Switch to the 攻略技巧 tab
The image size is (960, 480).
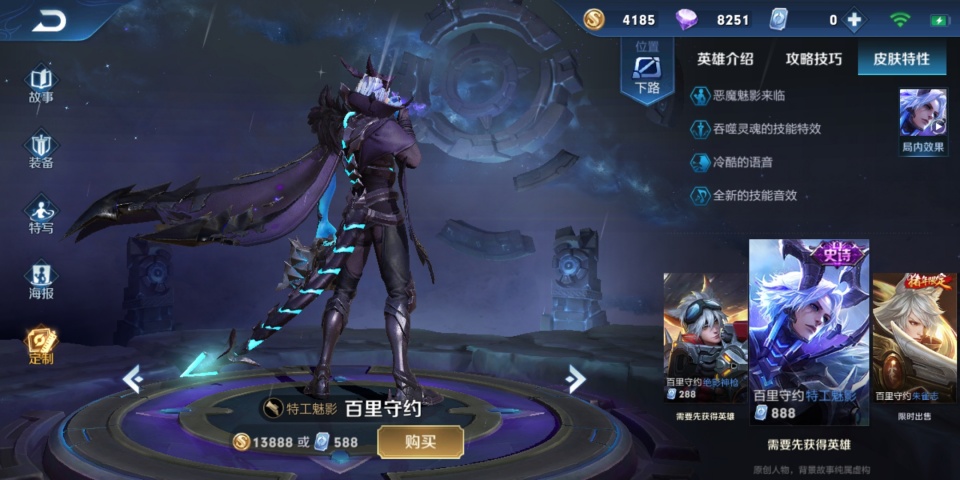click(813, 59)
